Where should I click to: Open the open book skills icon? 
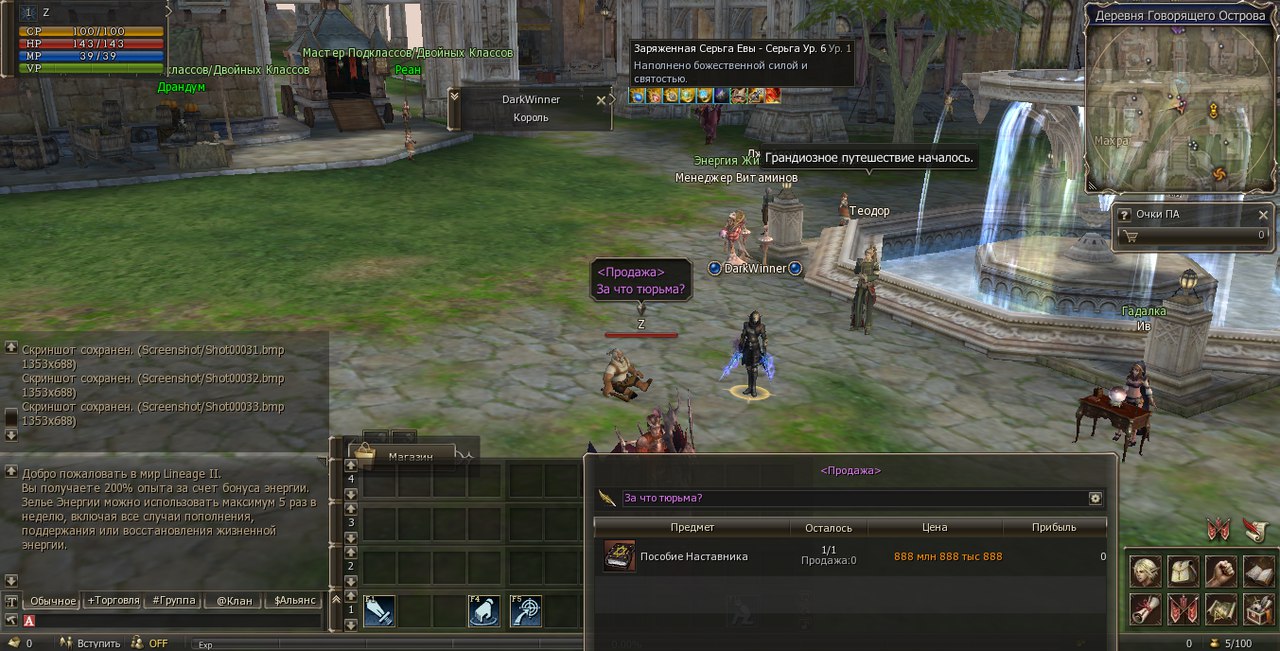(1258, 571)
